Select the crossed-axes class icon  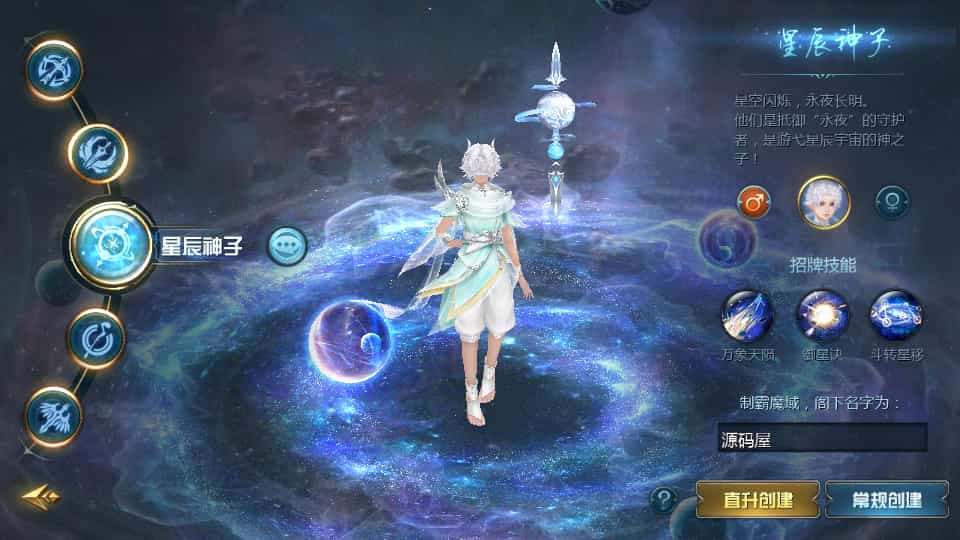[54, 69]
